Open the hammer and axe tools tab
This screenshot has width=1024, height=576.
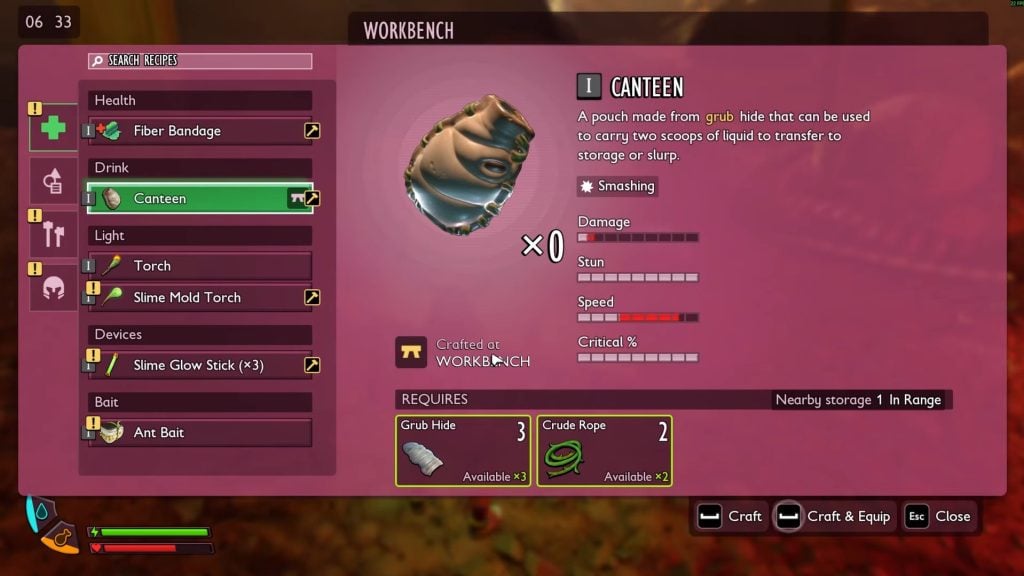(53, 234)
